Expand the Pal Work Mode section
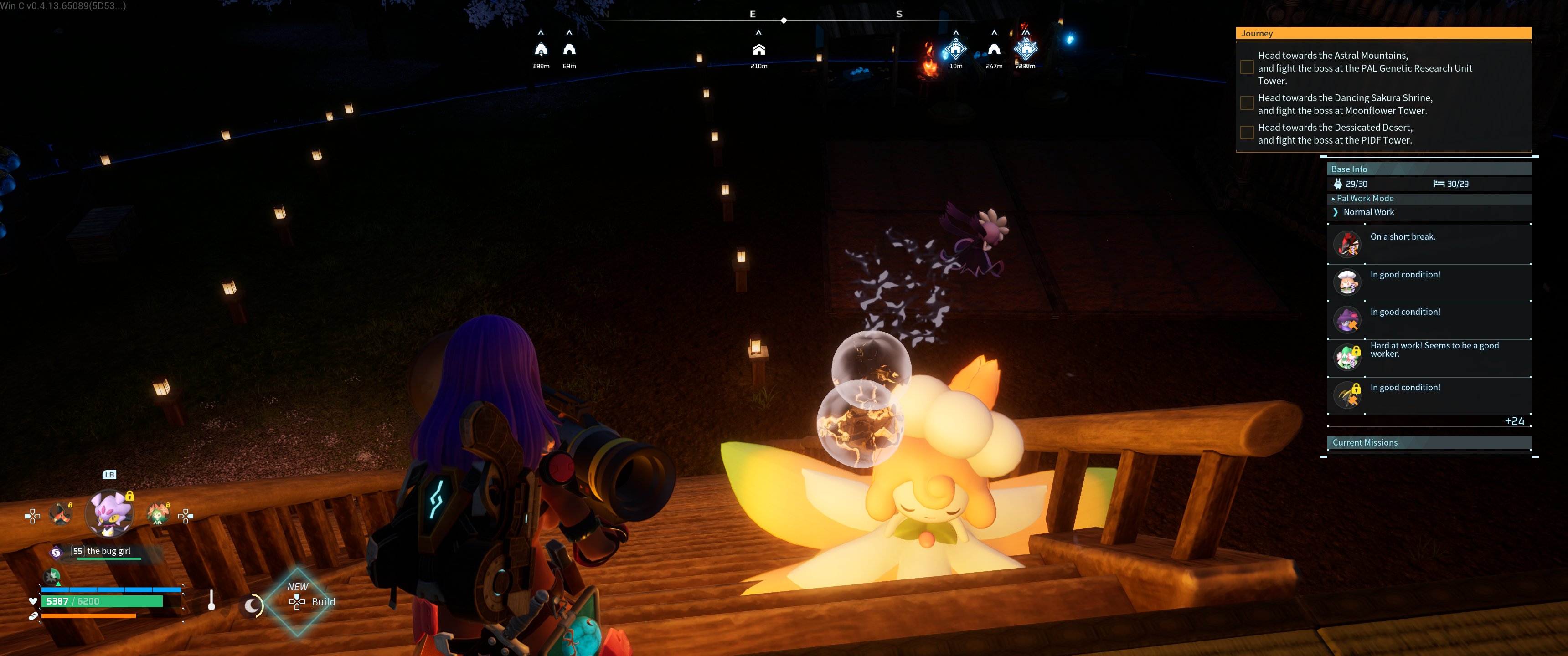Screen dimensions: 1568x656 click(1365, 198)
